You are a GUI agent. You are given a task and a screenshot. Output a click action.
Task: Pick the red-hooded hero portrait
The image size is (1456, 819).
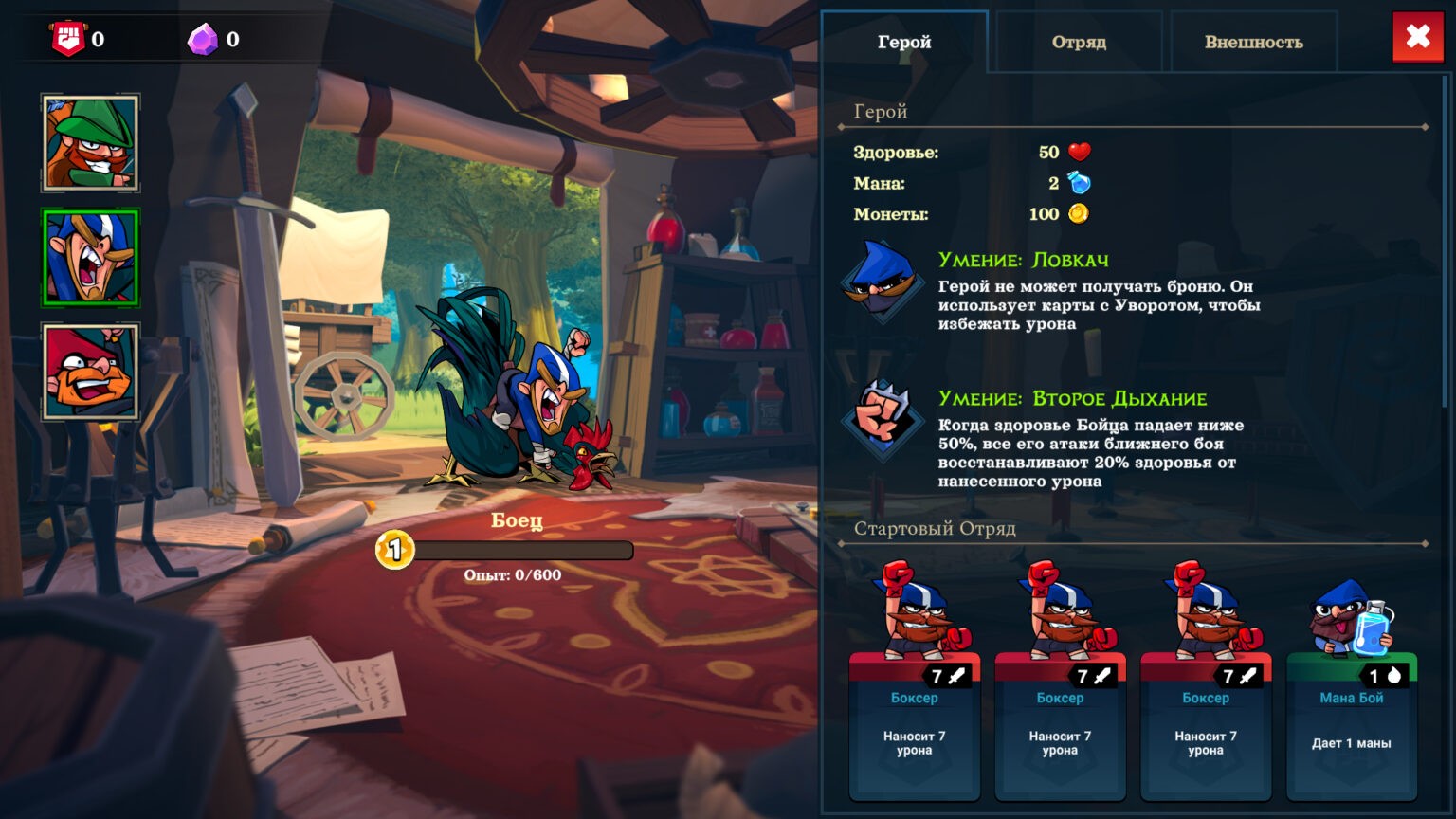91,372
